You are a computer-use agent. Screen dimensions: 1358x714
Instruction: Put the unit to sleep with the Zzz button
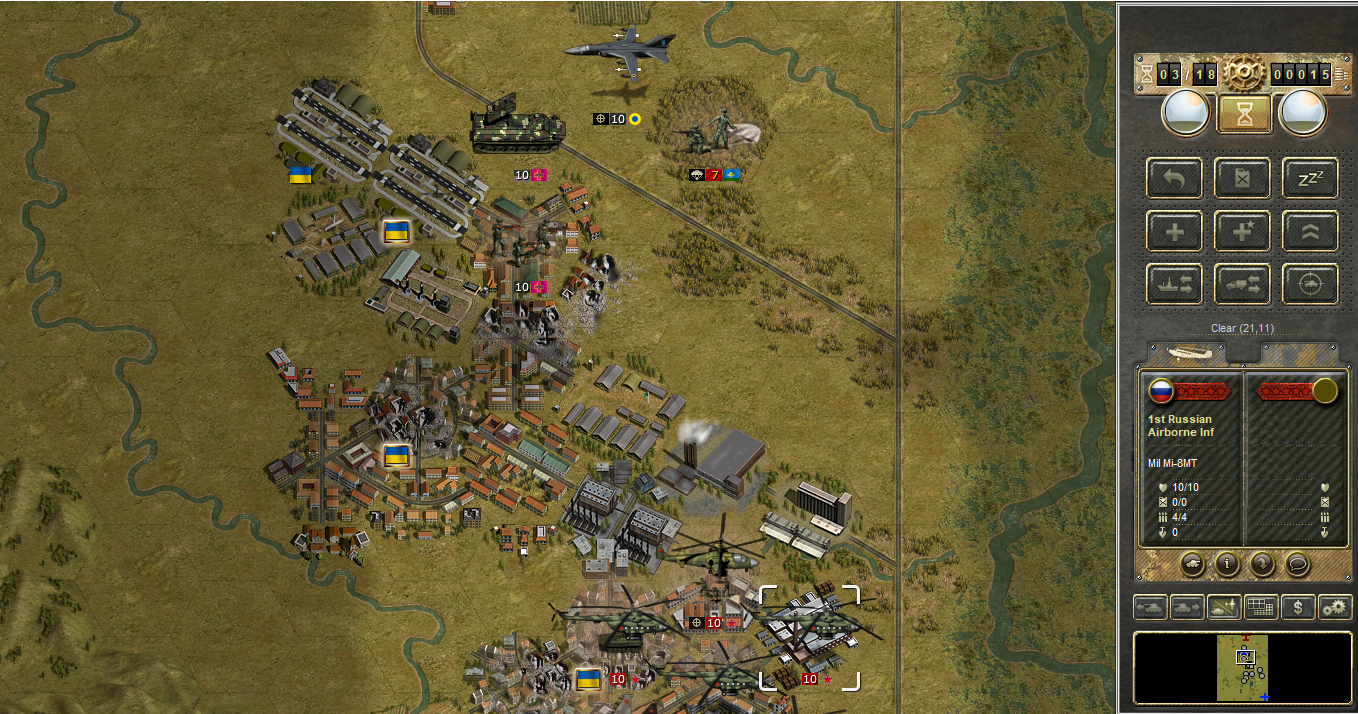tap(1310, 179)
